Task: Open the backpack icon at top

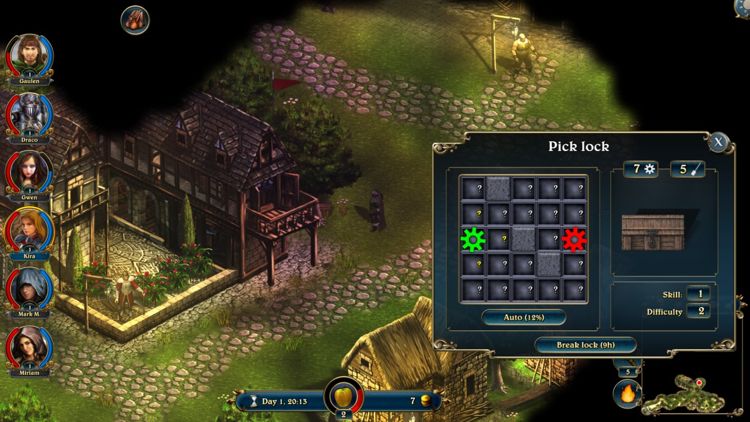Action: pyautogui.click(x=133, y=18)
